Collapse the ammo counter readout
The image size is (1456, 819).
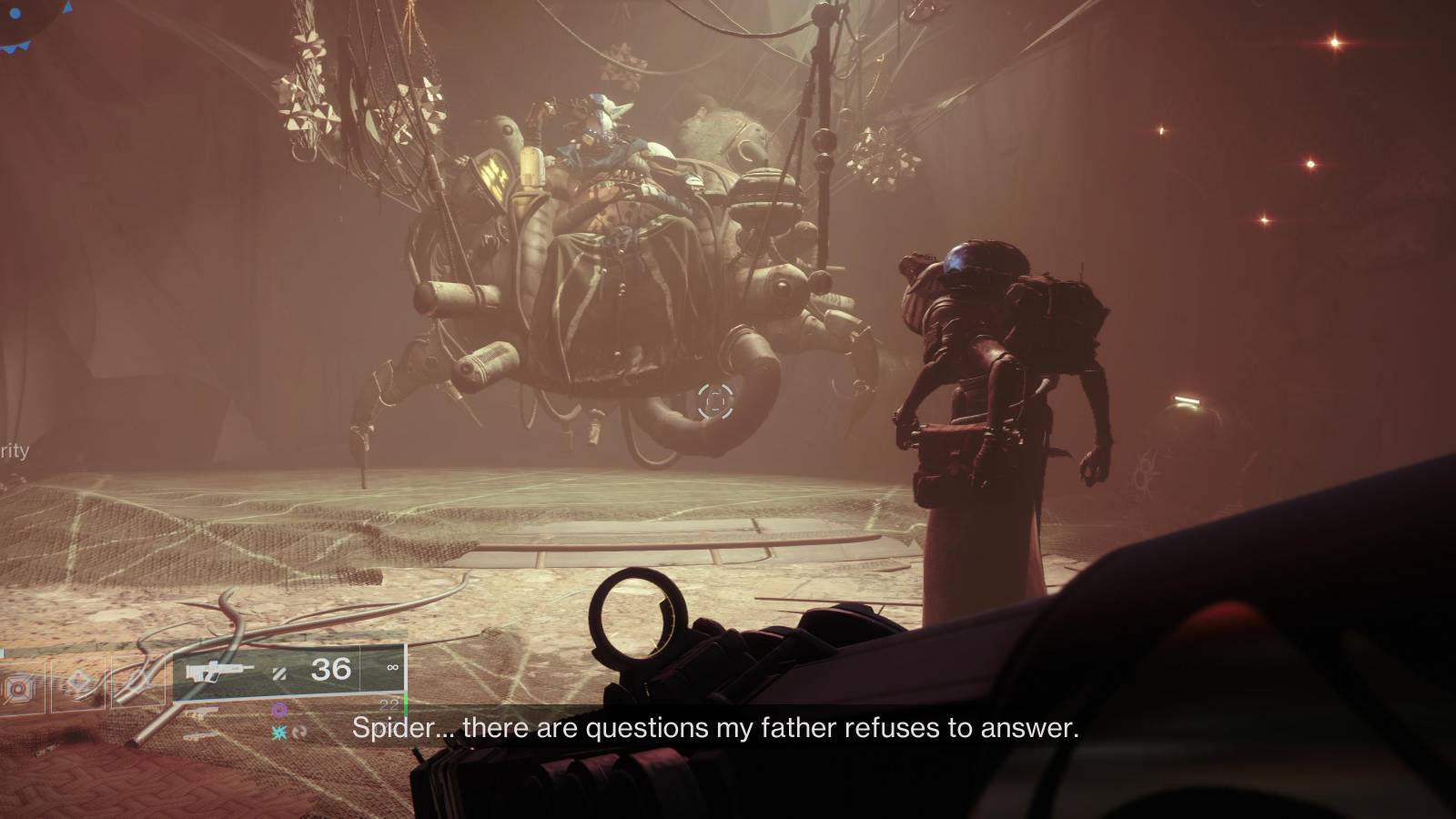click(332, 670)
